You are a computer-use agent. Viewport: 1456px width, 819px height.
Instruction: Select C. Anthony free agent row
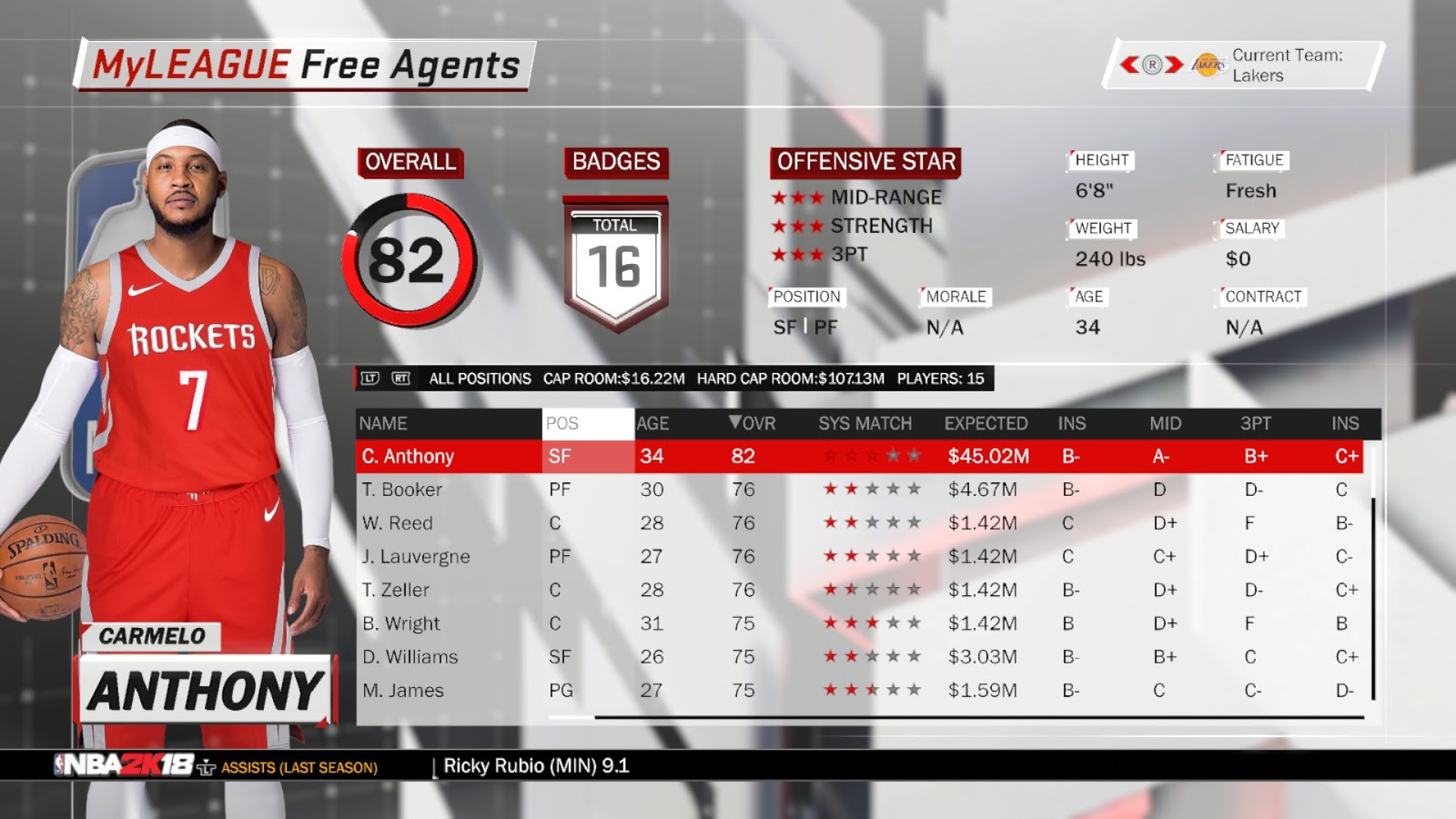408,456
